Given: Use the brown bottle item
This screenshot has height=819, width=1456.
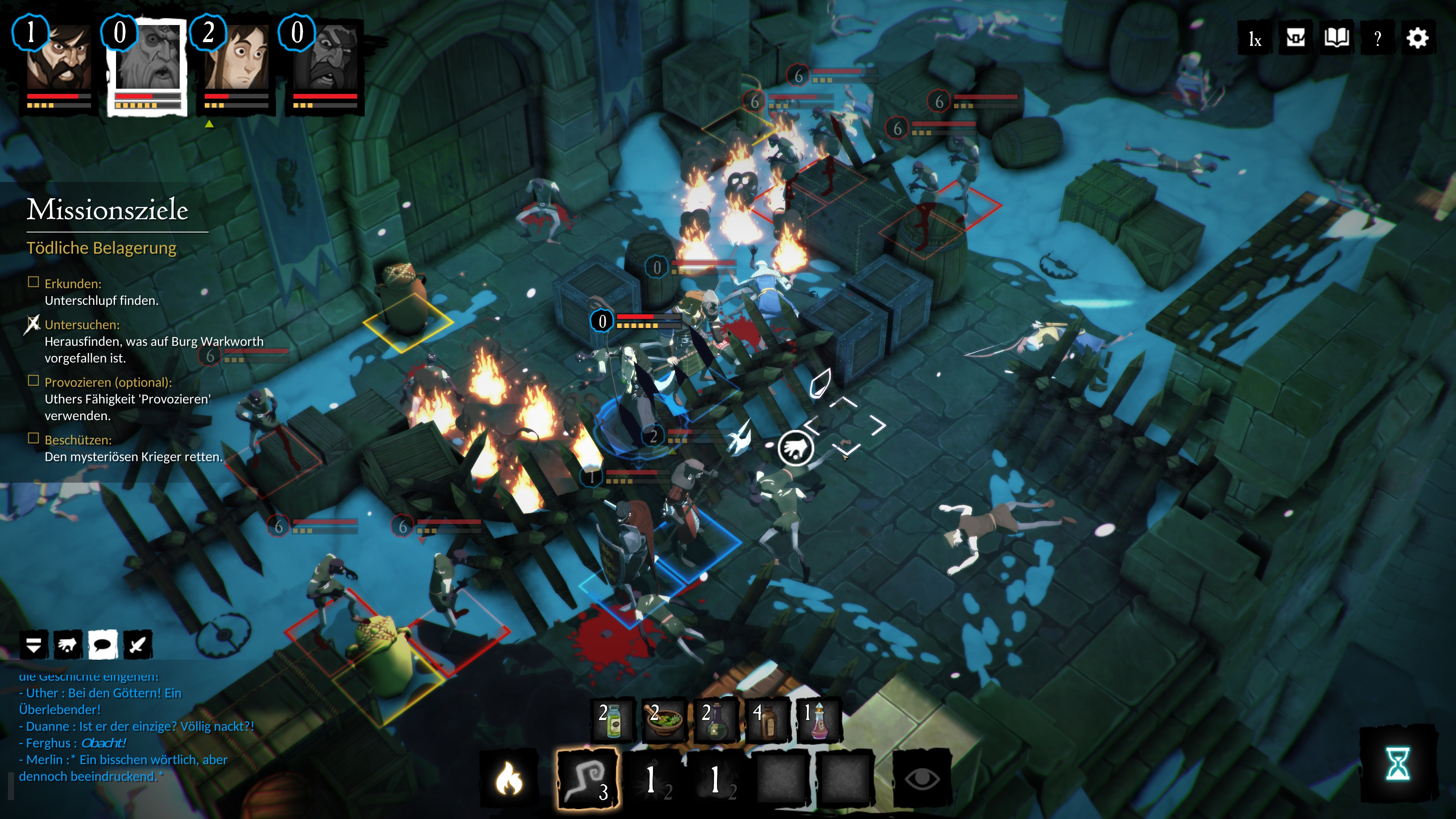Looking at the screenshot, I should coord(766,721).
